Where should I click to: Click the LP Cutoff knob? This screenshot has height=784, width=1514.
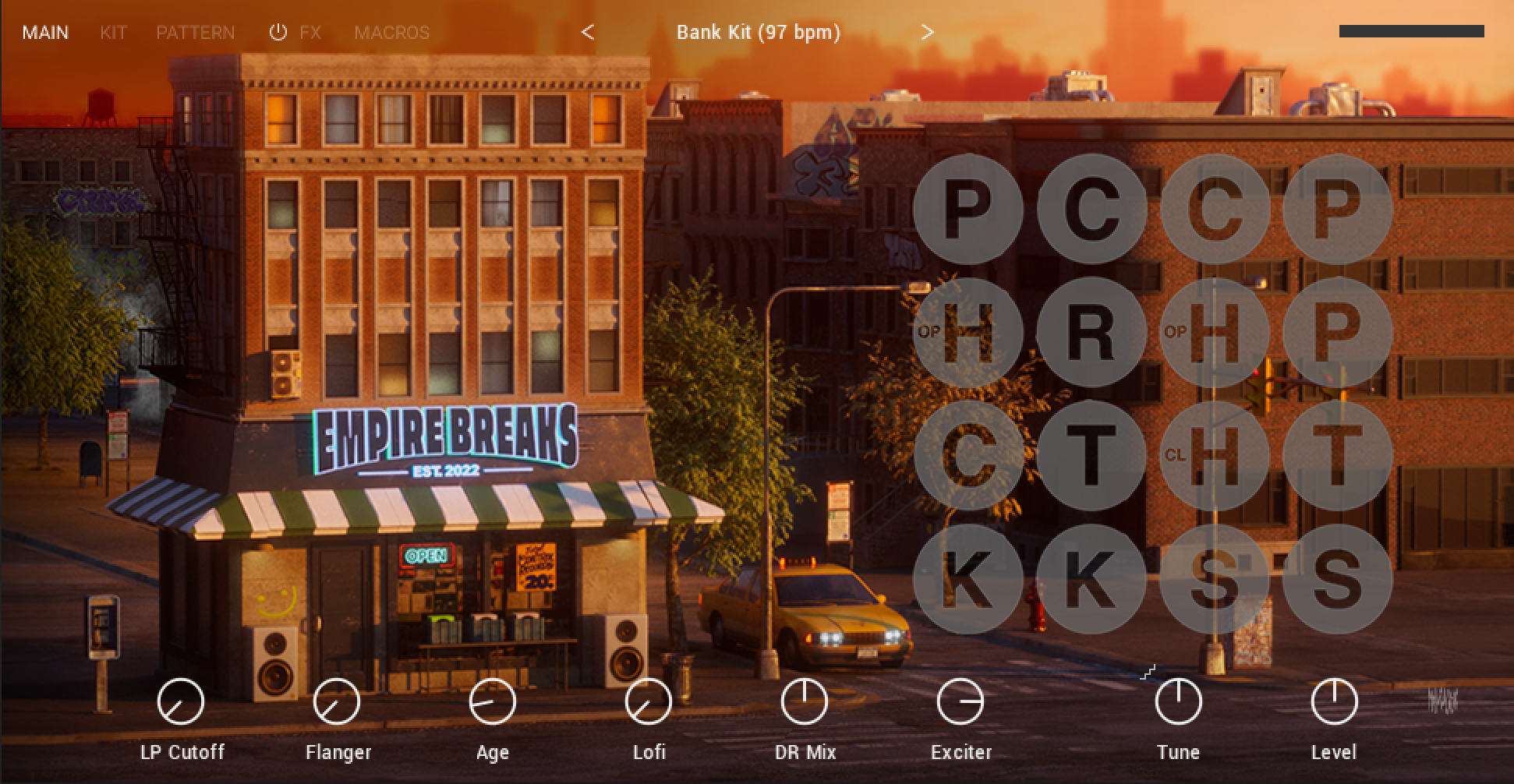pyautogui.click(x=181, y=701)
